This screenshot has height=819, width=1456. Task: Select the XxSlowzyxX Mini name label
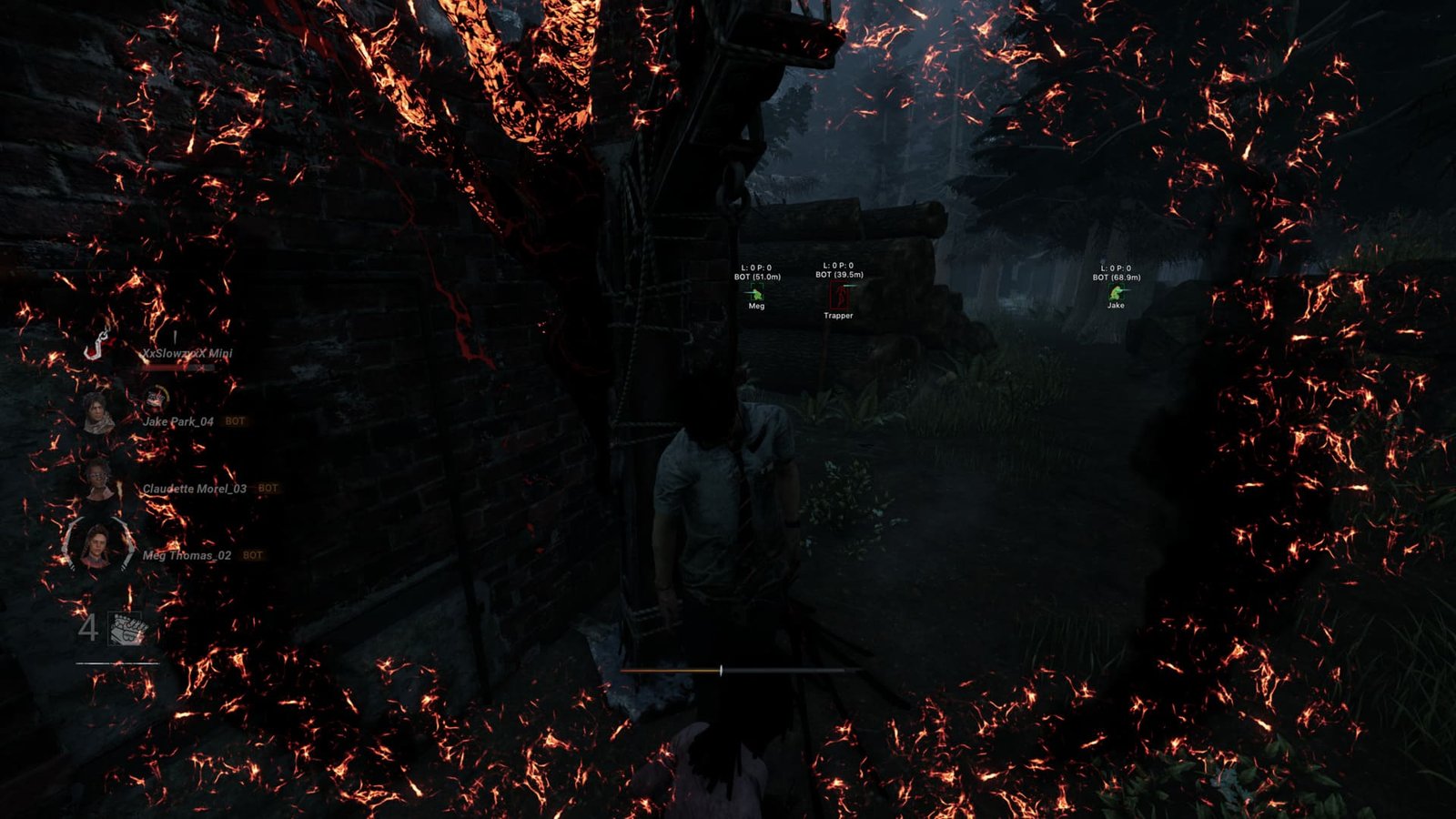click(185, 354)
